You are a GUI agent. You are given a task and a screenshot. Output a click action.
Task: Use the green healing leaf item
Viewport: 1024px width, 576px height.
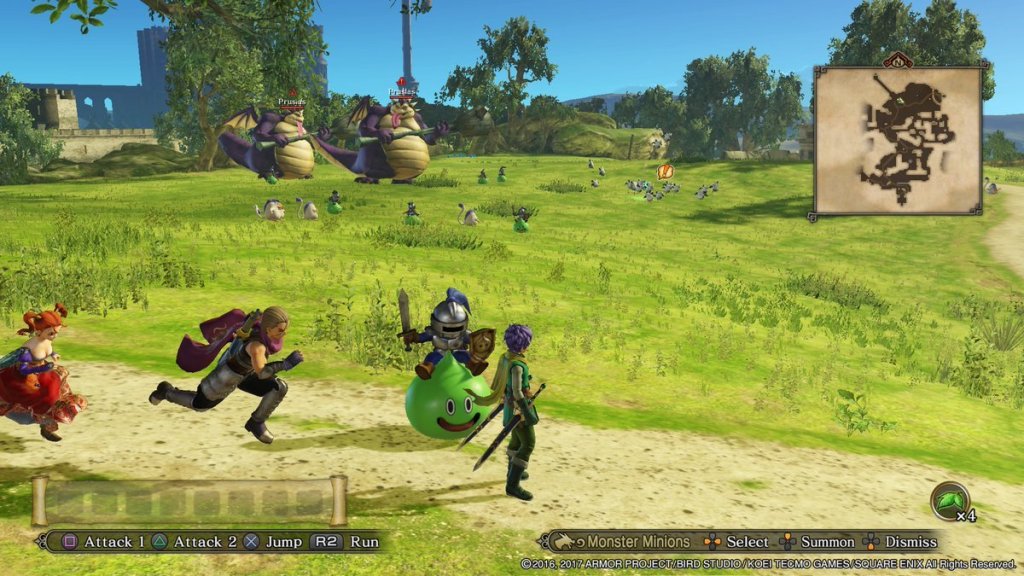point(948,500)
